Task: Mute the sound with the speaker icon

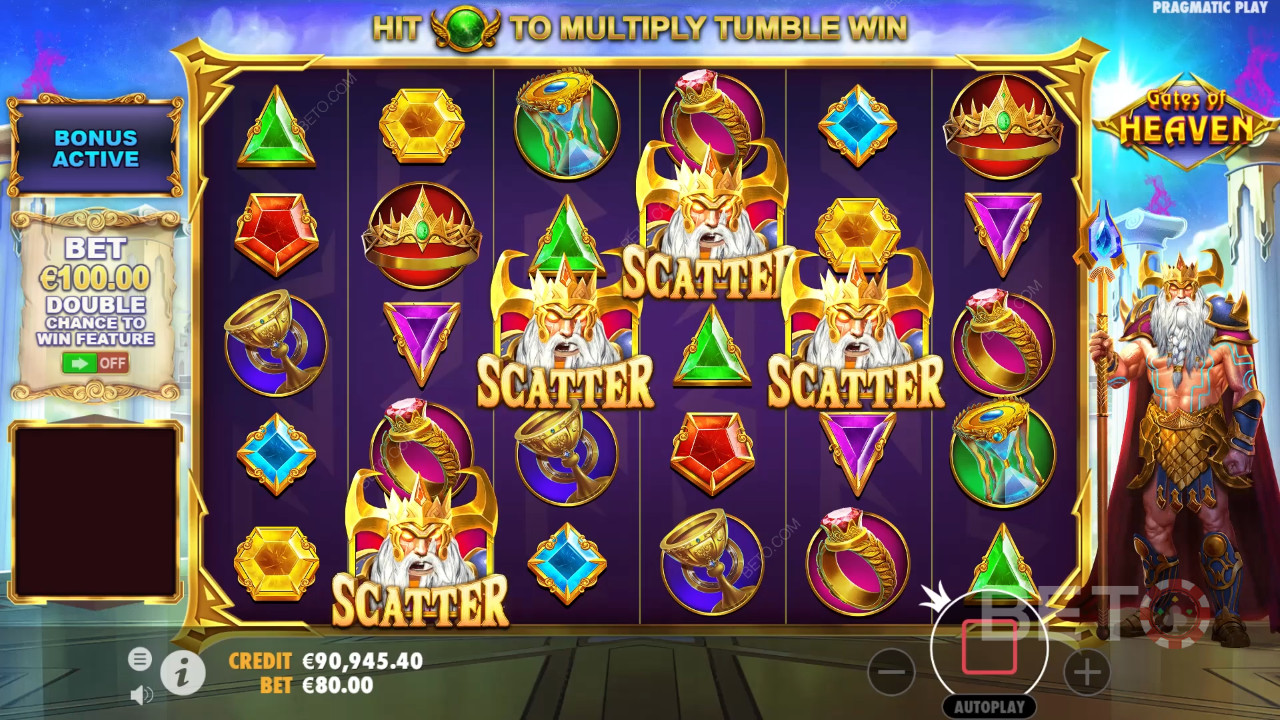Action: pyautogui.click(x=141, y=693)
